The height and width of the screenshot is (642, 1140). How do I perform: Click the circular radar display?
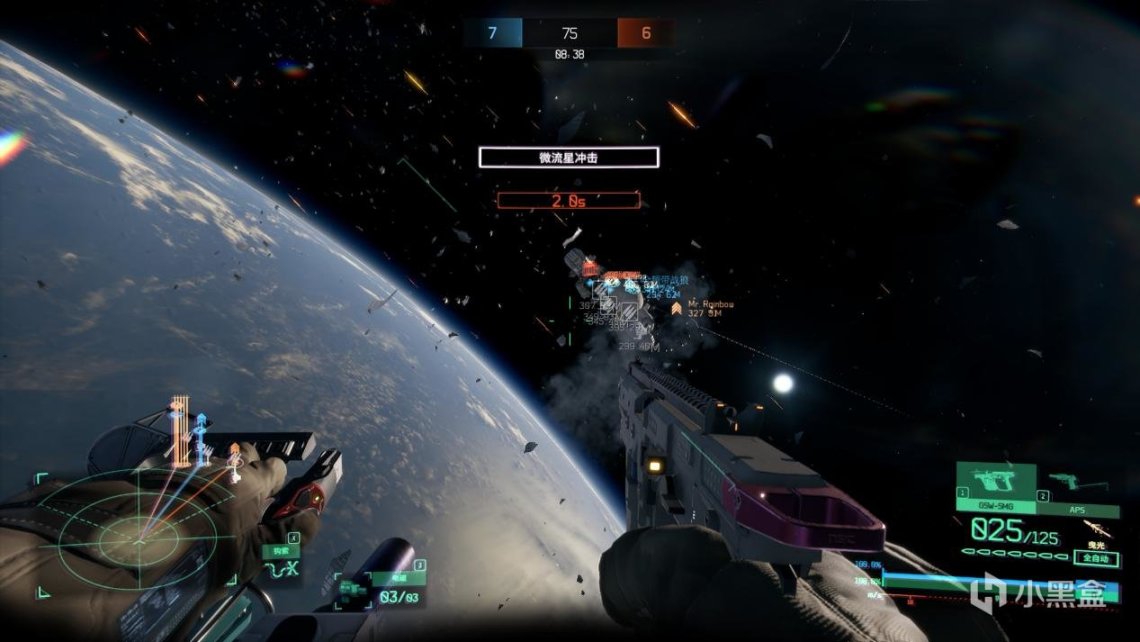138,541
